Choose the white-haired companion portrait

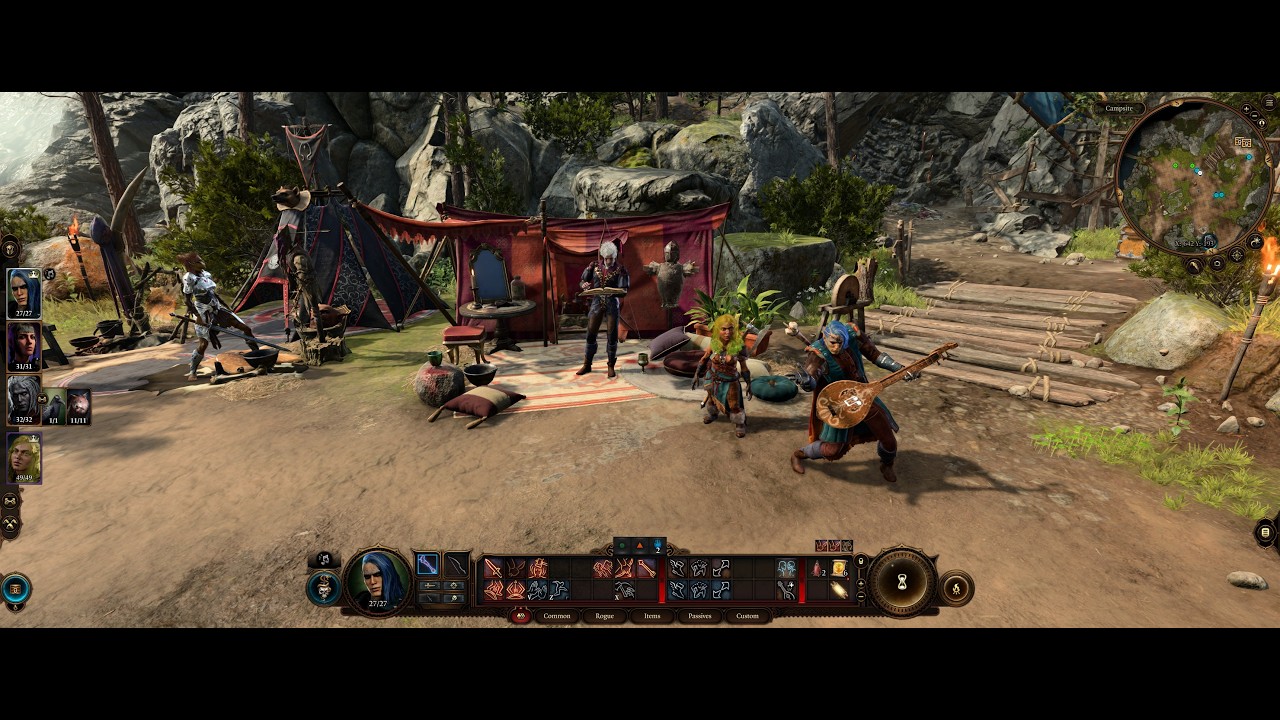click(24, 399)
